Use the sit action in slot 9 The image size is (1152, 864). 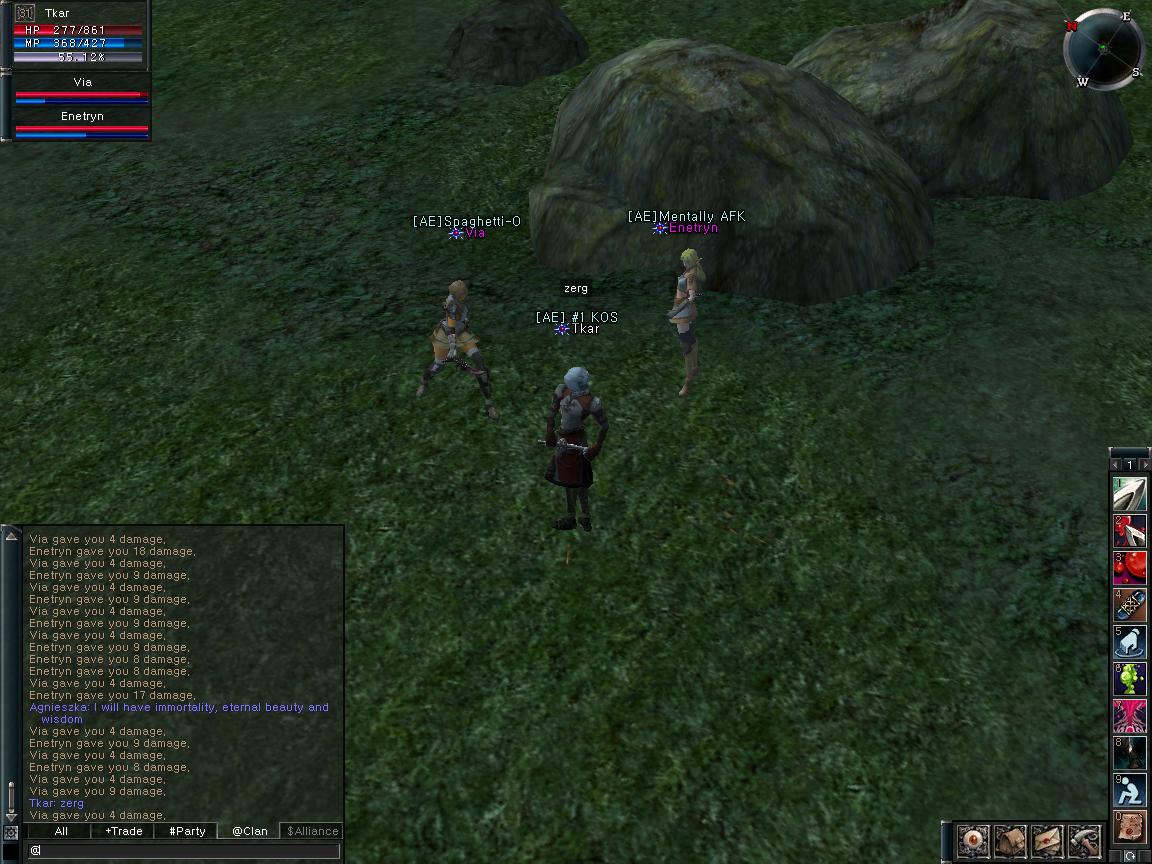tap(1131, 790)
